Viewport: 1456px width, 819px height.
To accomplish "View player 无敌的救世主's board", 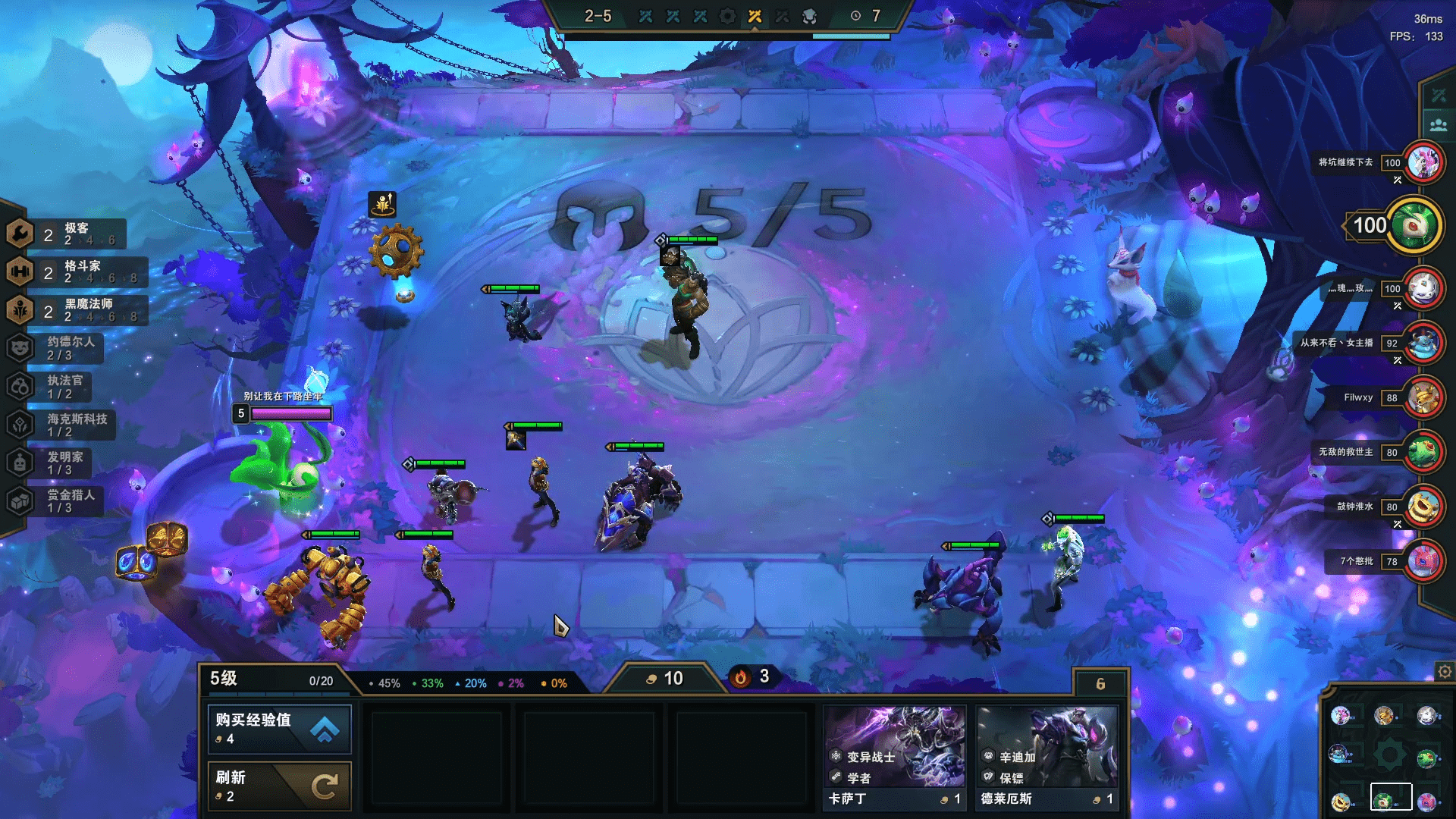I will (x=1423, y=452).
